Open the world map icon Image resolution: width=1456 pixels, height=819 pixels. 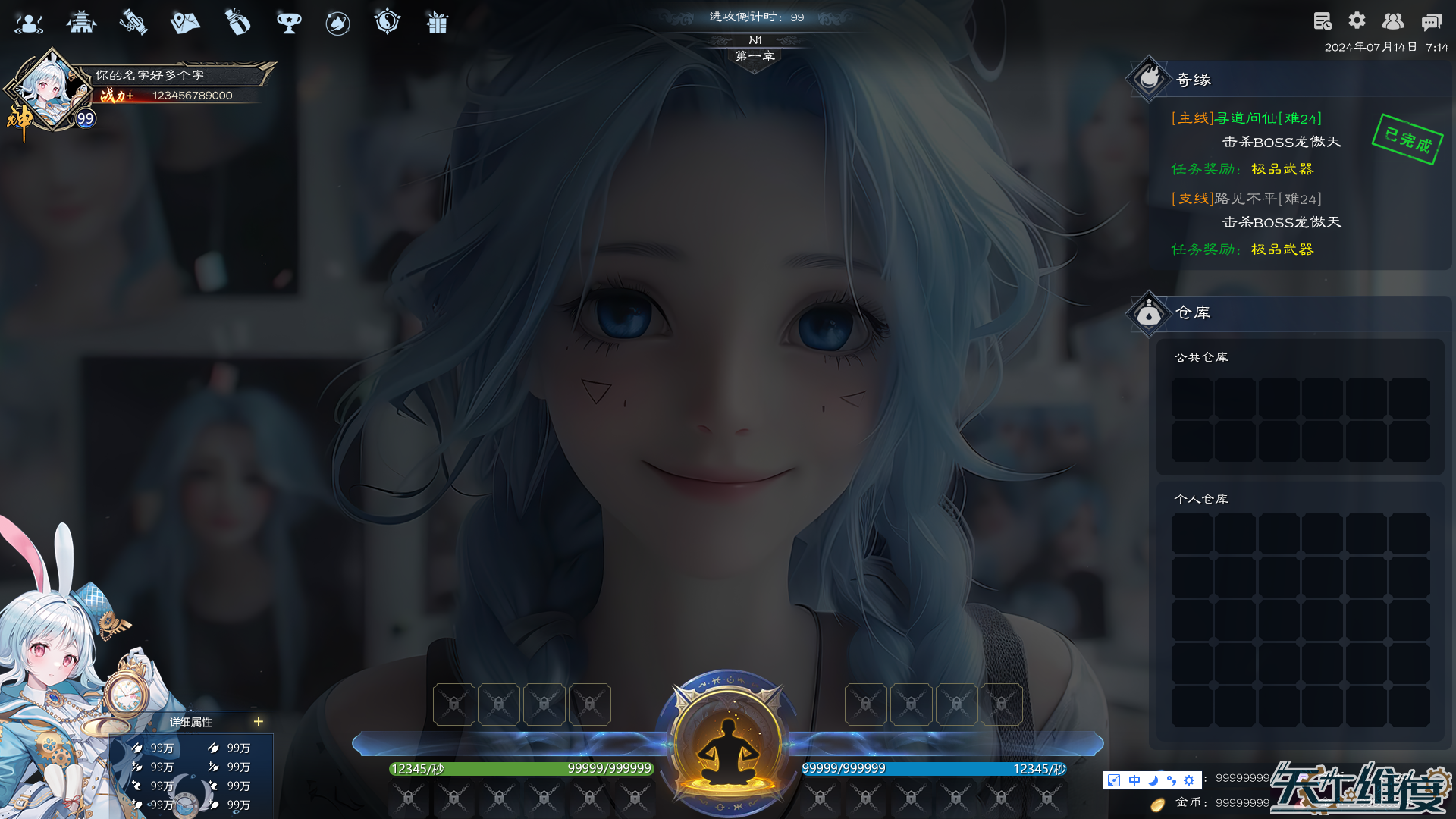pos(185,23)
